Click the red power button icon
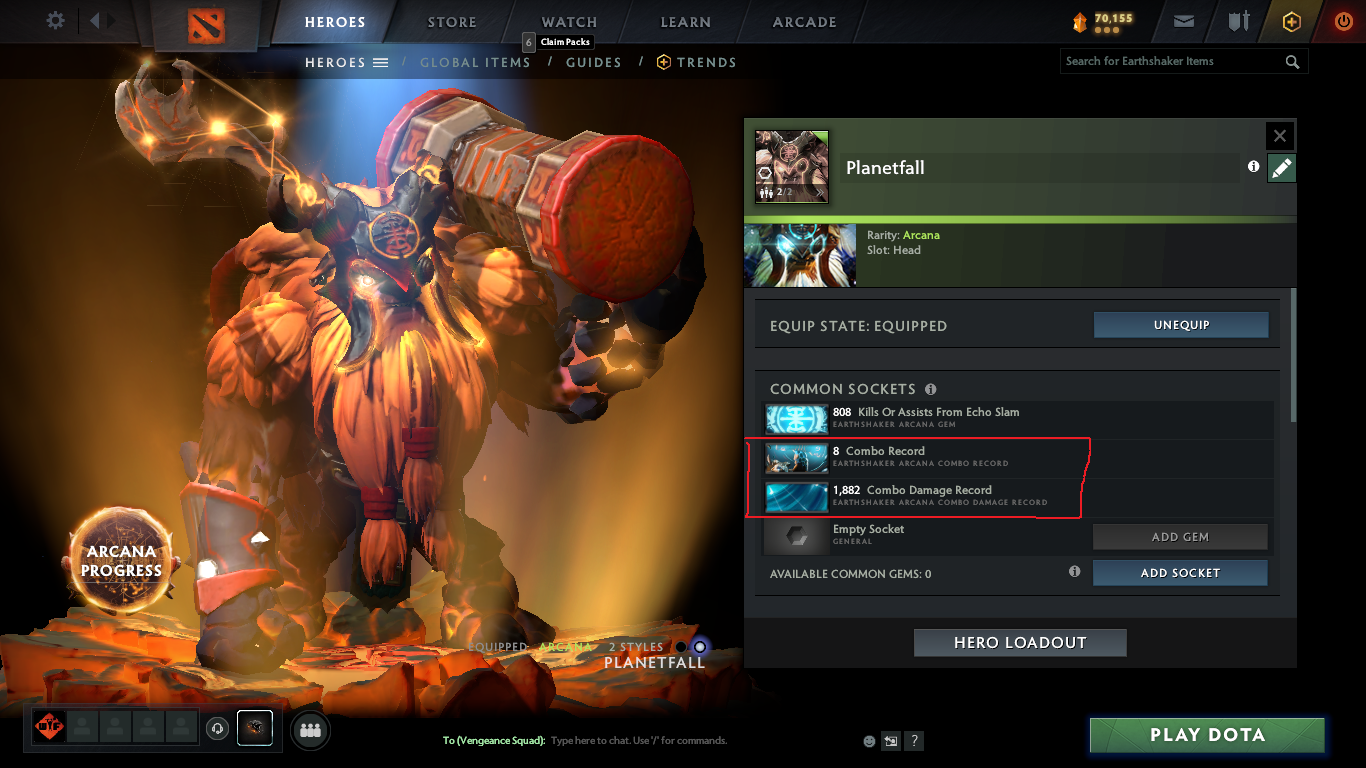Viewport: 1366px width, 768px height. click(x=1343, y=20)
